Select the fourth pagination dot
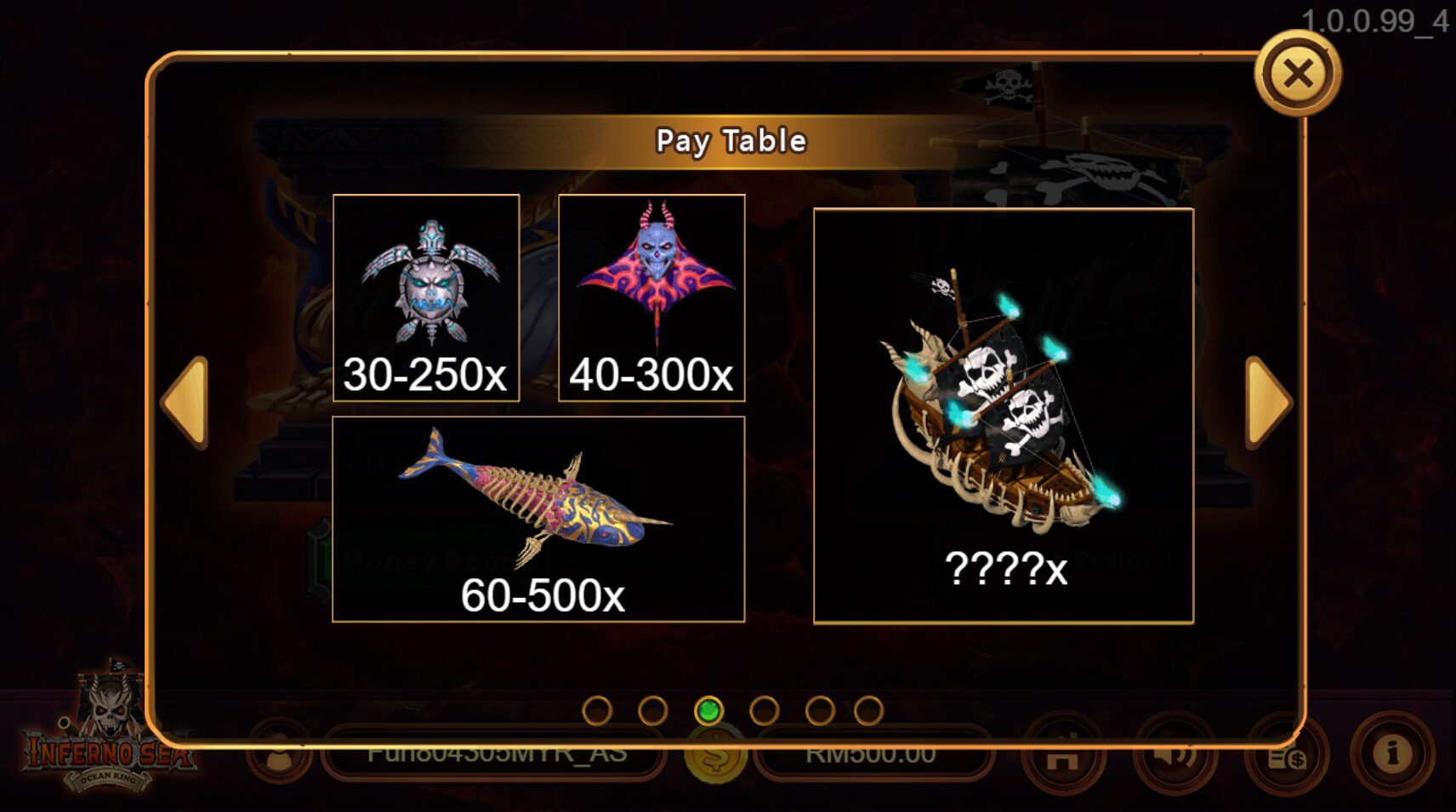This screenshot has width=1456, height=812. pos(765,707)
